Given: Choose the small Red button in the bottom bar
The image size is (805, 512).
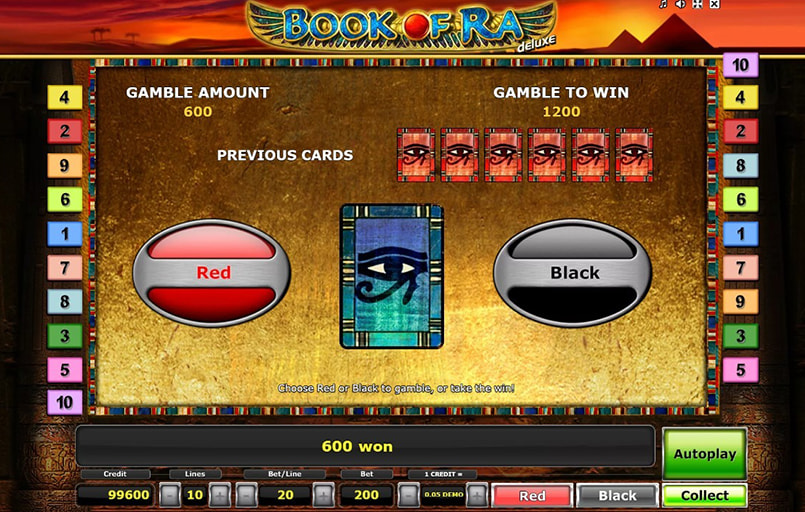Looking at the screenshot, I should click(x=532, y=495).
